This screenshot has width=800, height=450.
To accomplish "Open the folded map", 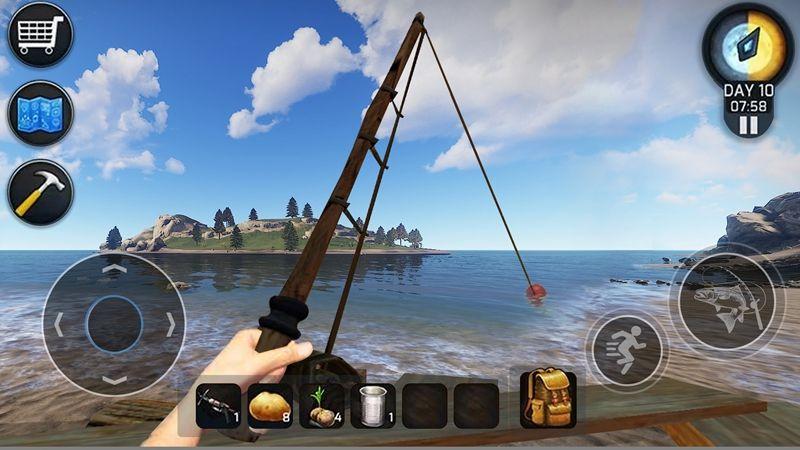I will pos(40,113).
